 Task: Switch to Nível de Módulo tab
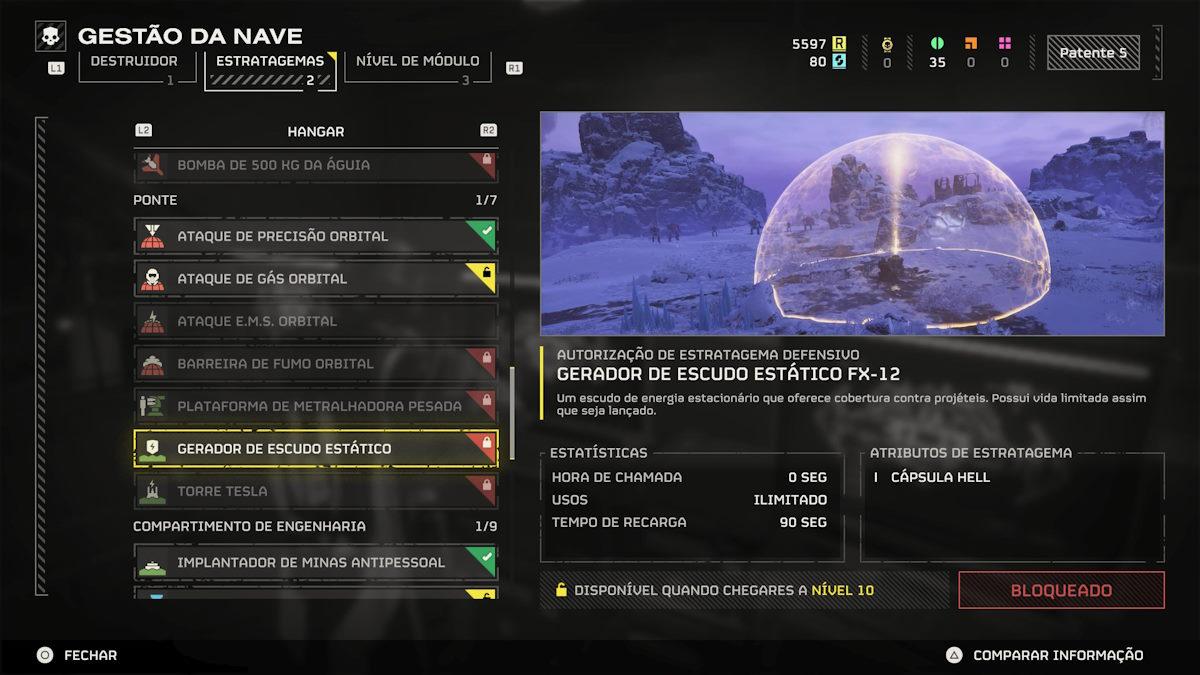[418, 62]
